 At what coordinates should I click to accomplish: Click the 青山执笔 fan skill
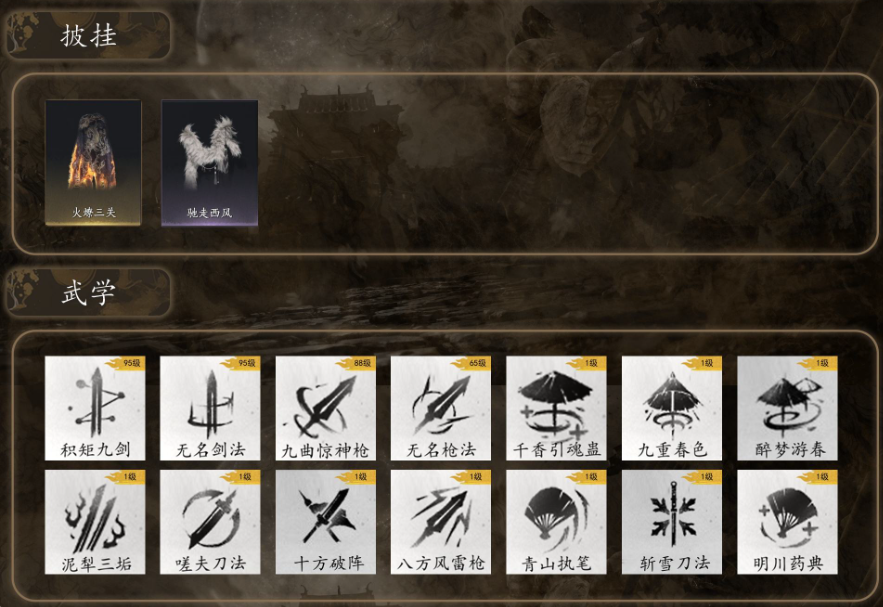pyautogui.click(x=556, y=522)
